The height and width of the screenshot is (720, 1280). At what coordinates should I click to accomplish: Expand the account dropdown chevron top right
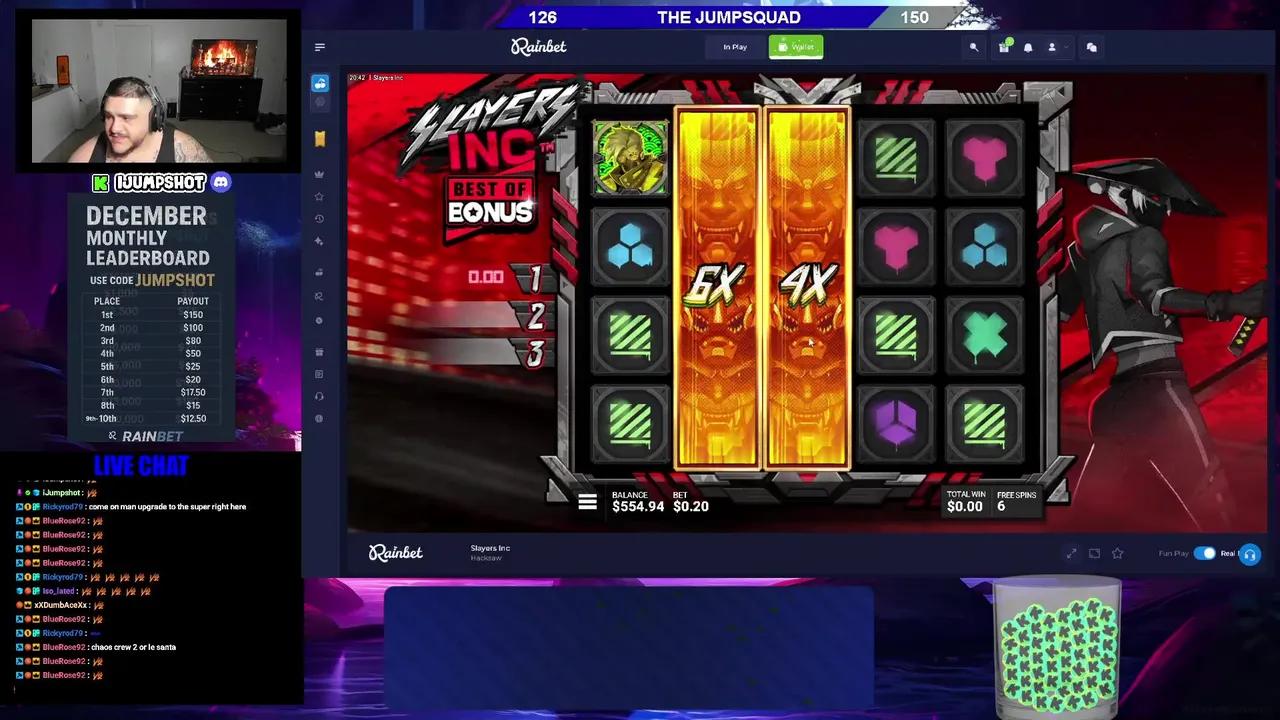coord(1066,47)
